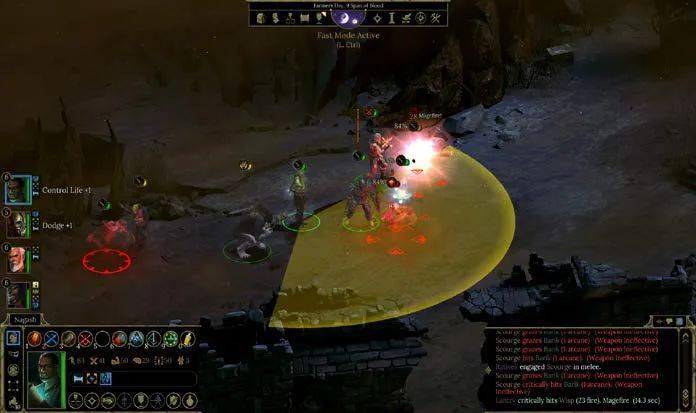Activate the blue triangle ability in slot 7

click(136, 339)
